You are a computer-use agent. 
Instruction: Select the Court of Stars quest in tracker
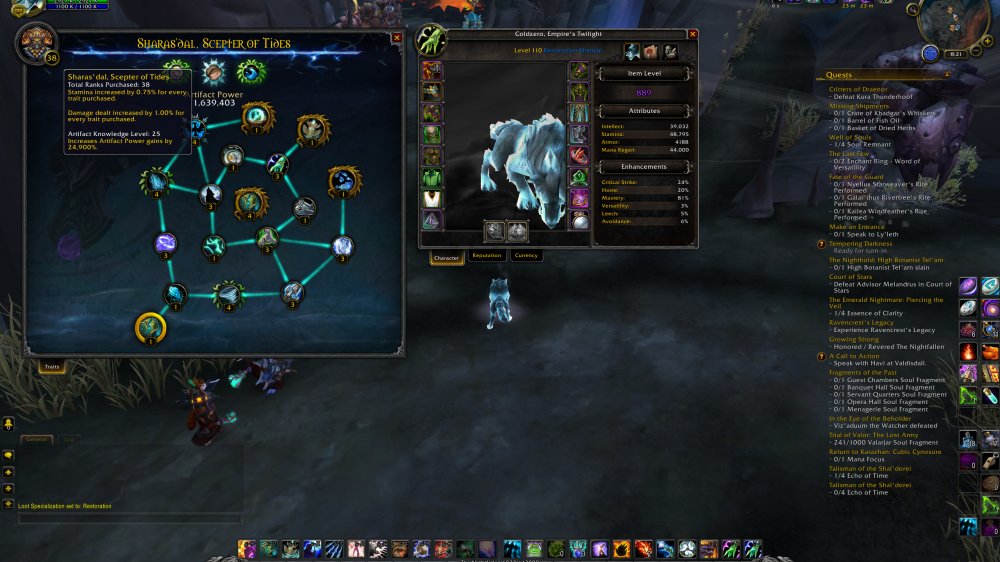850,277
